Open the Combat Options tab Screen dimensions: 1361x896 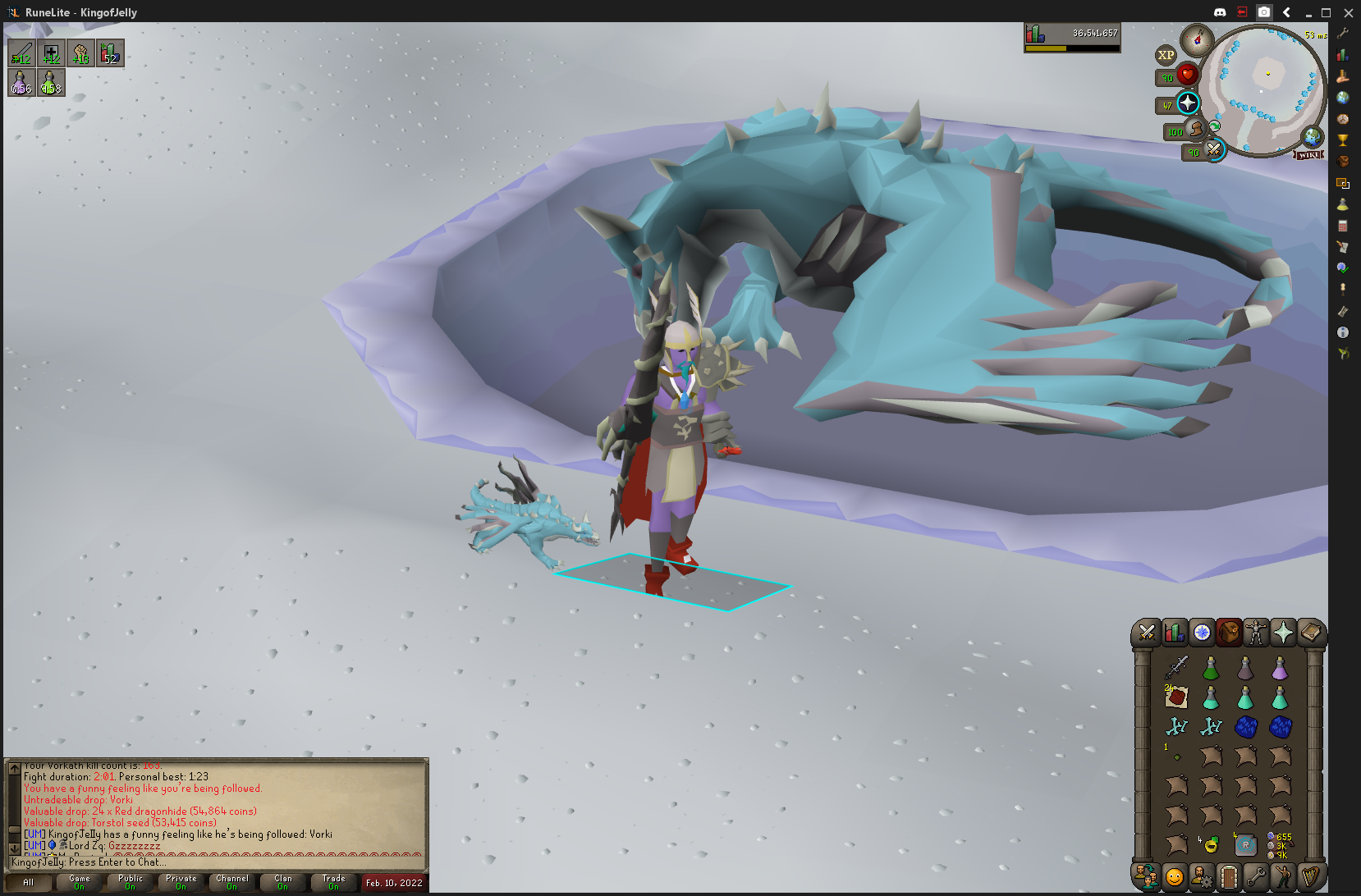[x=1146, y=633]
